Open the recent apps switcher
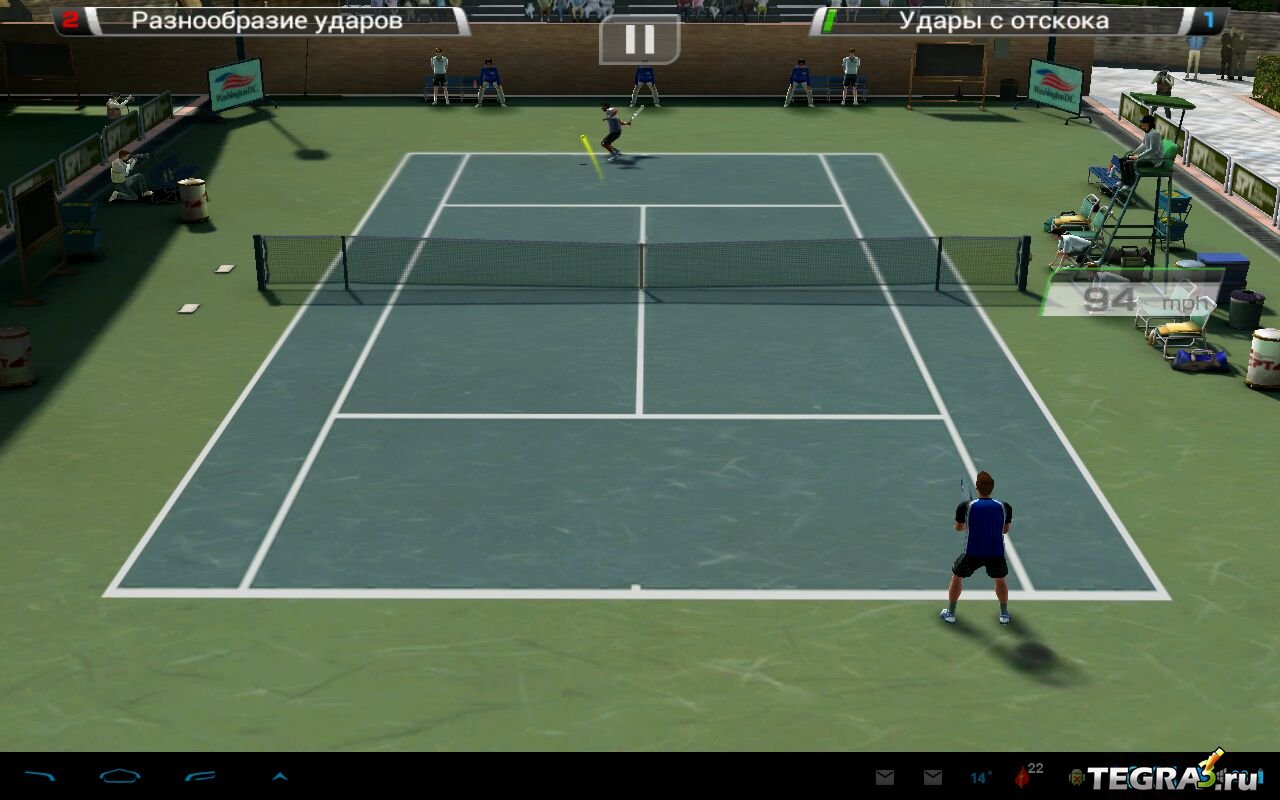 (x=200, y=776)
